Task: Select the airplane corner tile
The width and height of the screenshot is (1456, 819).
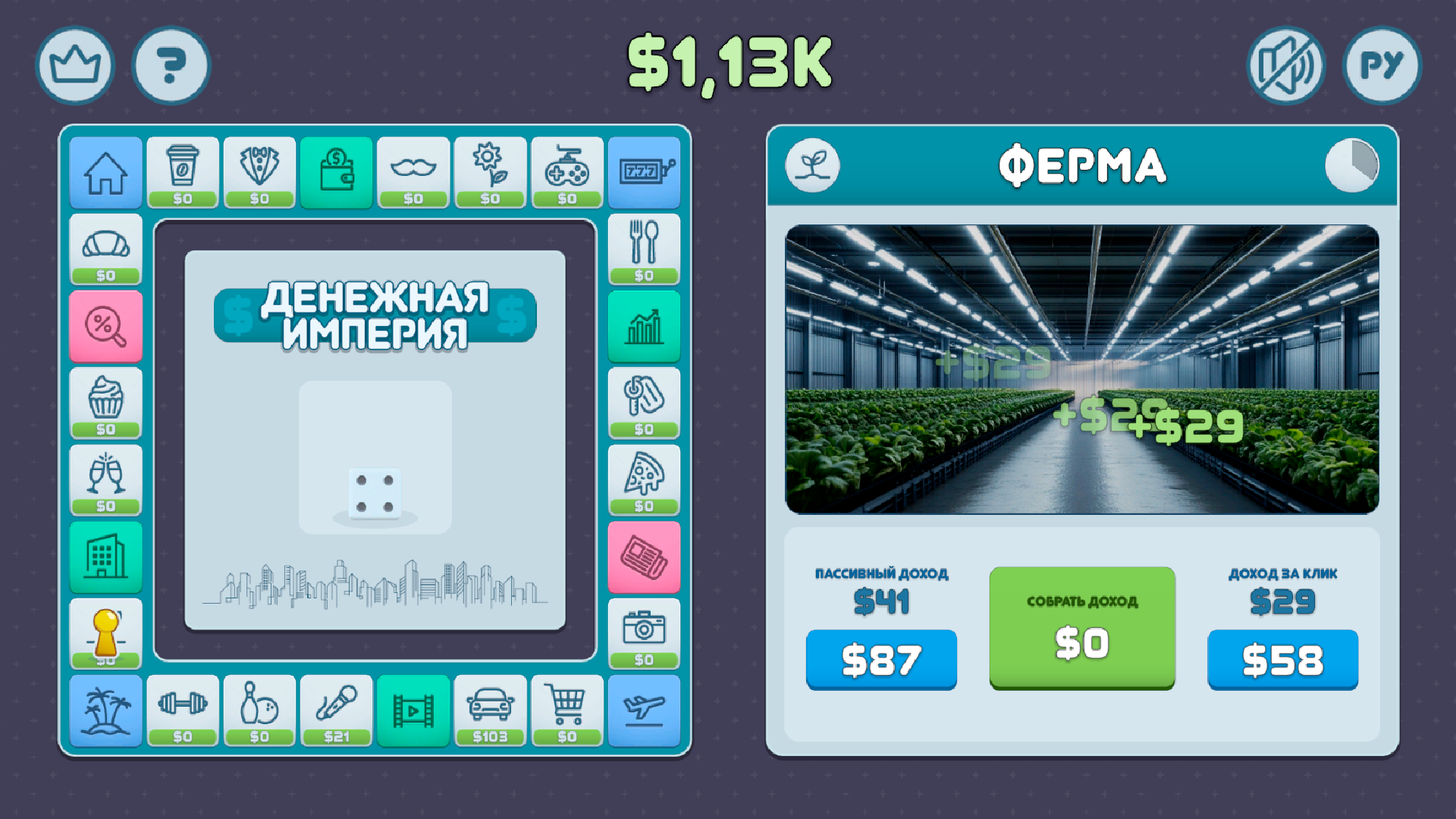Action: coord(644,713)
